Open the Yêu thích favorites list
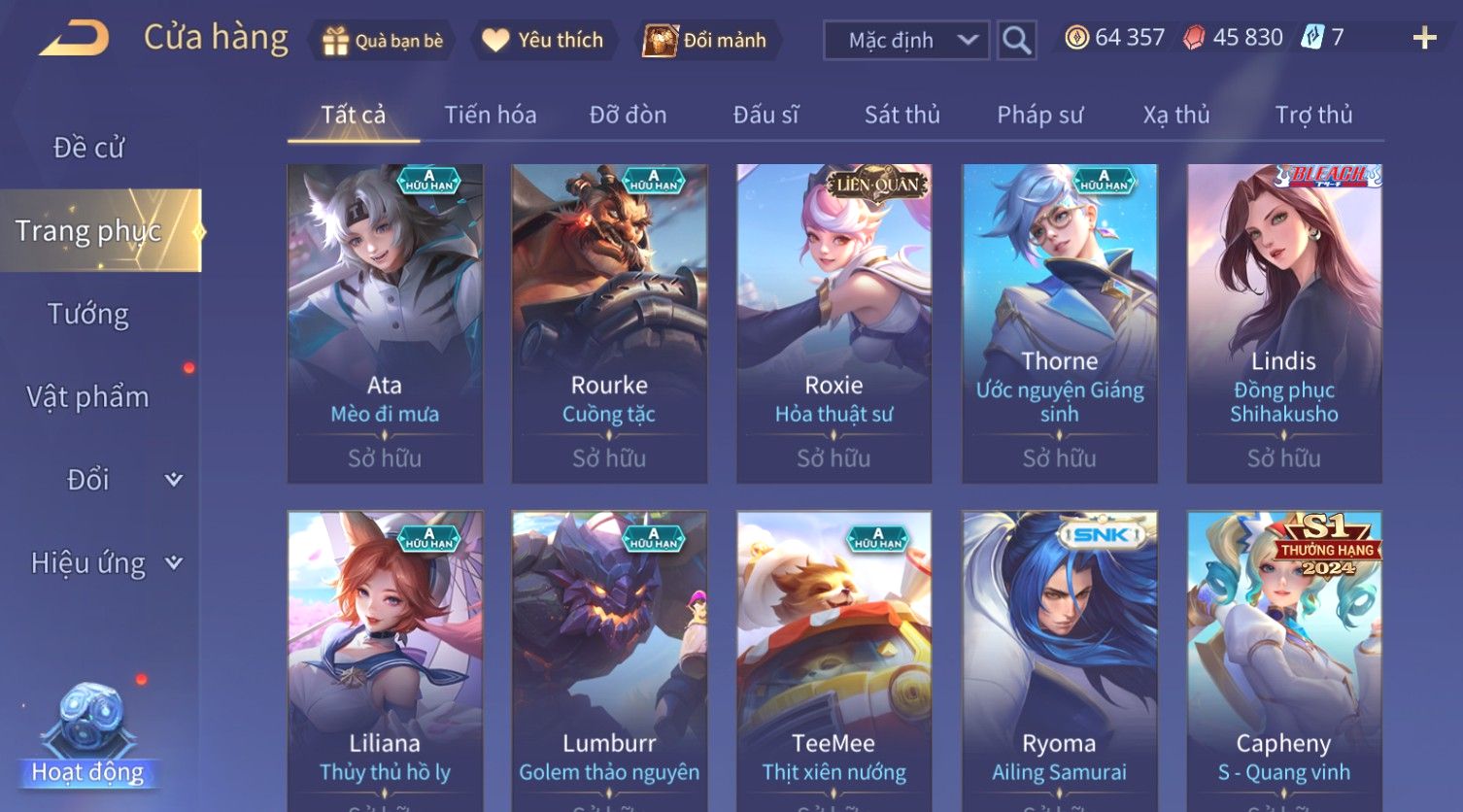This screenshot has width=1463, height=812. point(543,41)
